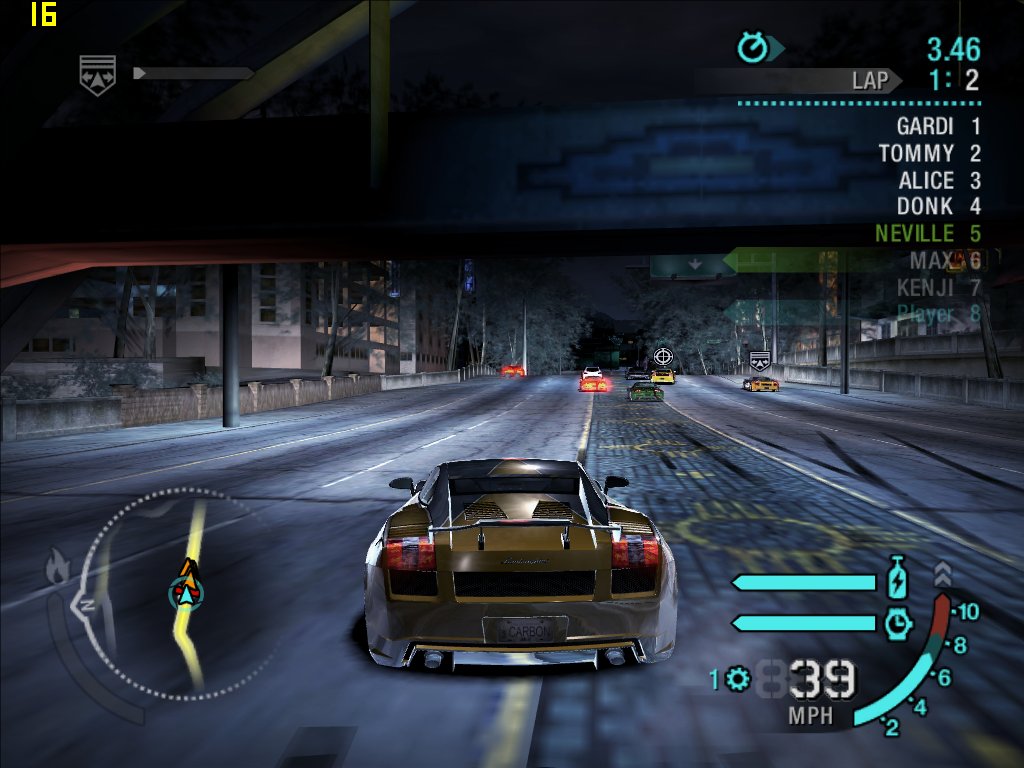Select TOMMY in the race standings

[916, 154]
